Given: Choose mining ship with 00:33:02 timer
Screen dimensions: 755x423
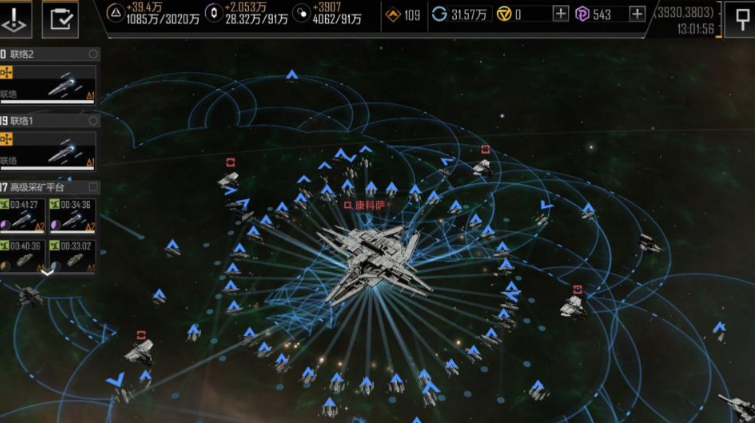Looking at the screenshot, I should (72, 255).
